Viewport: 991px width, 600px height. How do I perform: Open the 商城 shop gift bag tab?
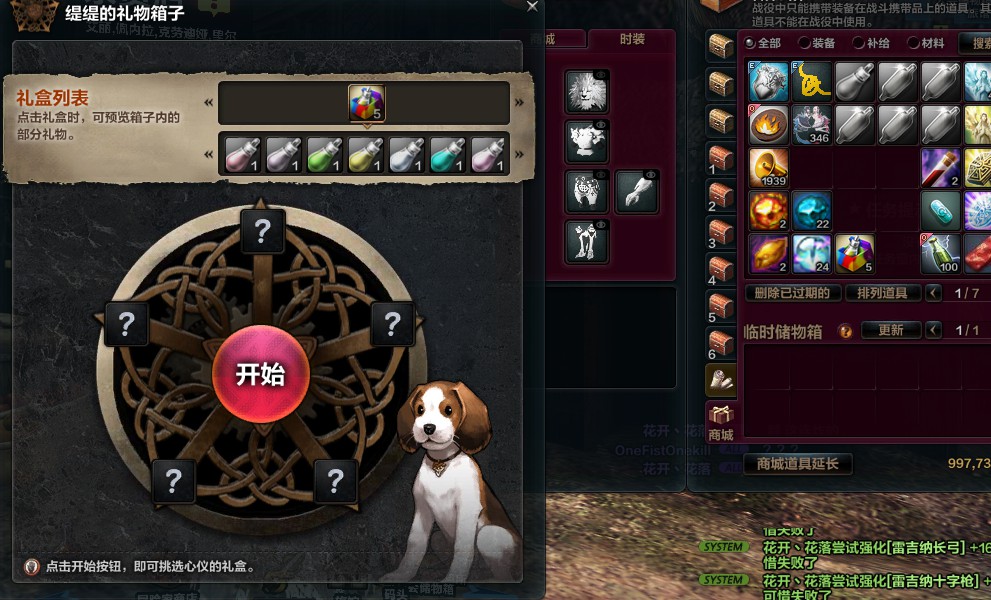(x=720, y=422)
